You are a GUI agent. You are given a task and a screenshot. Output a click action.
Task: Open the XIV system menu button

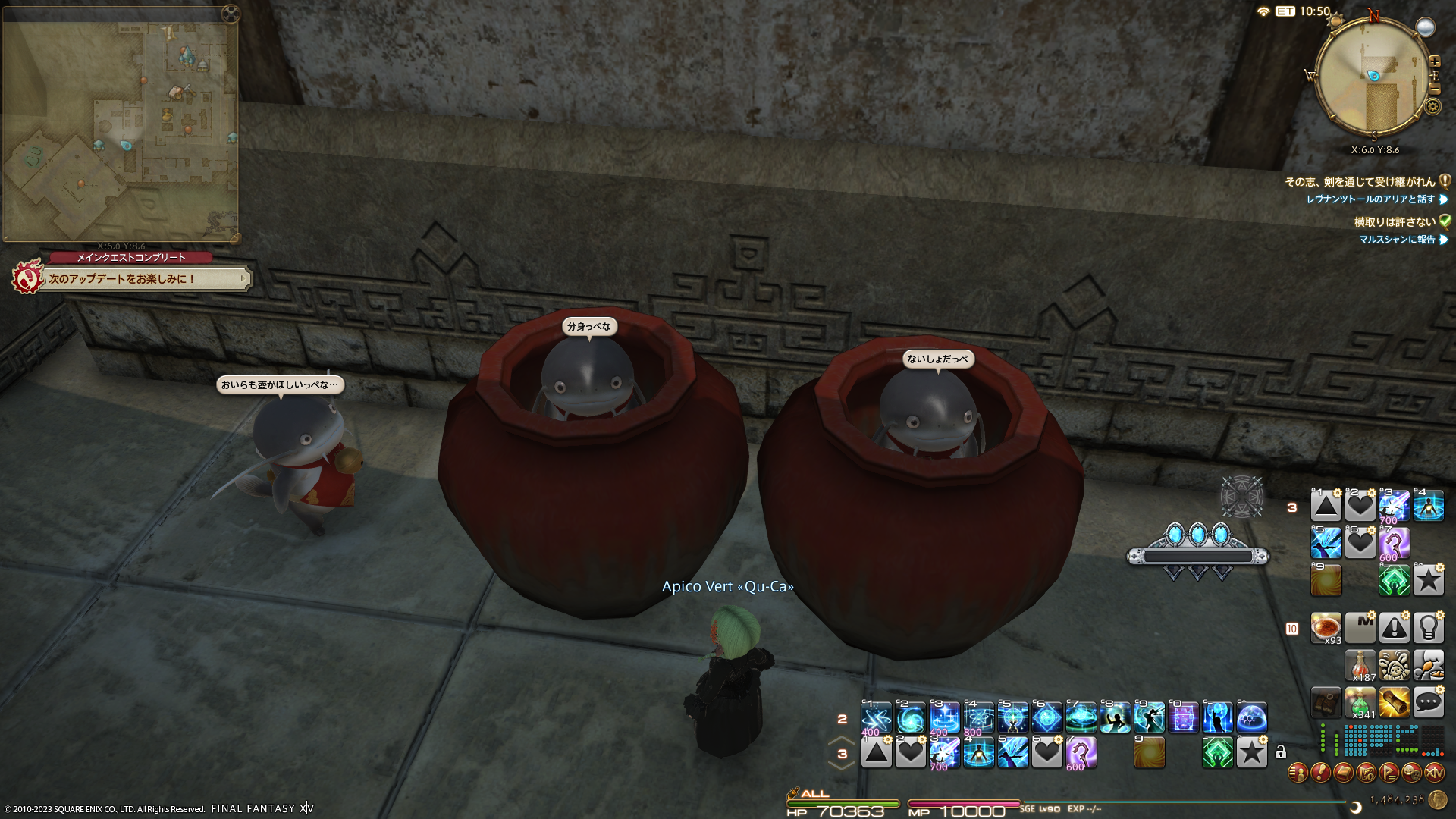1434,773
